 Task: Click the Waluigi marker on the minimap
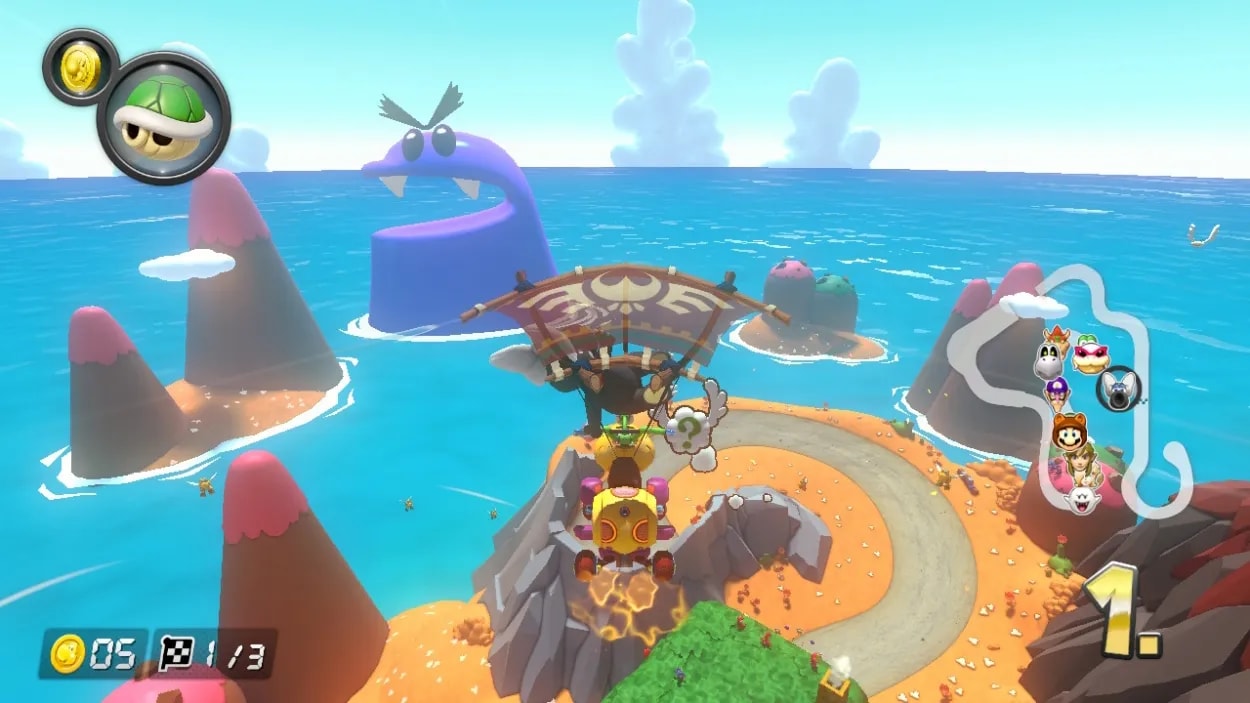pyautogui.click(x=1057, y=393)
